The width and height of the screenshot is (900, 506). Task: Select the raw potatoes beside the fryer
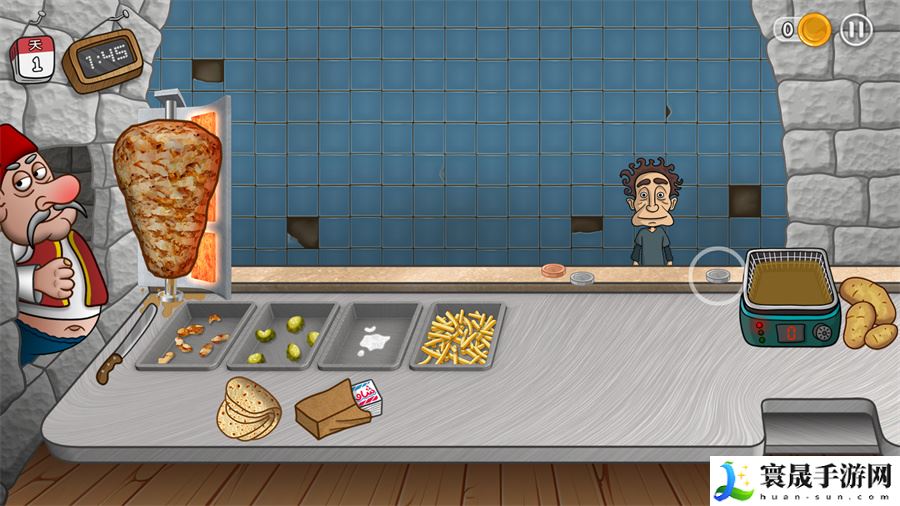pyautogui.click(x=866, y=310)
